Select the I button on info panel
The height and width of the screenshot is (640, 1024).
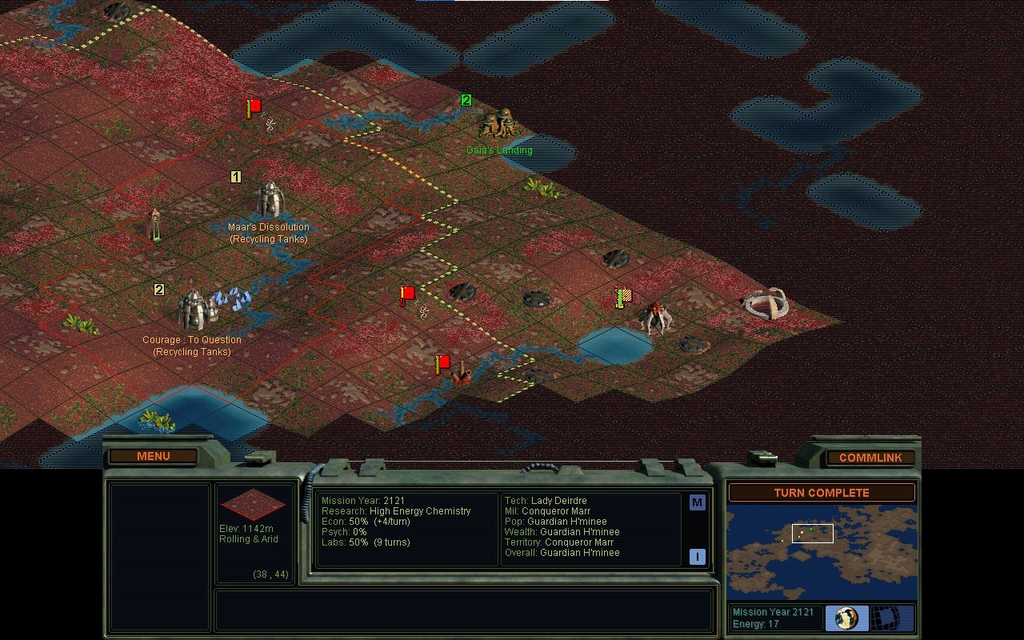coord(697,557)
